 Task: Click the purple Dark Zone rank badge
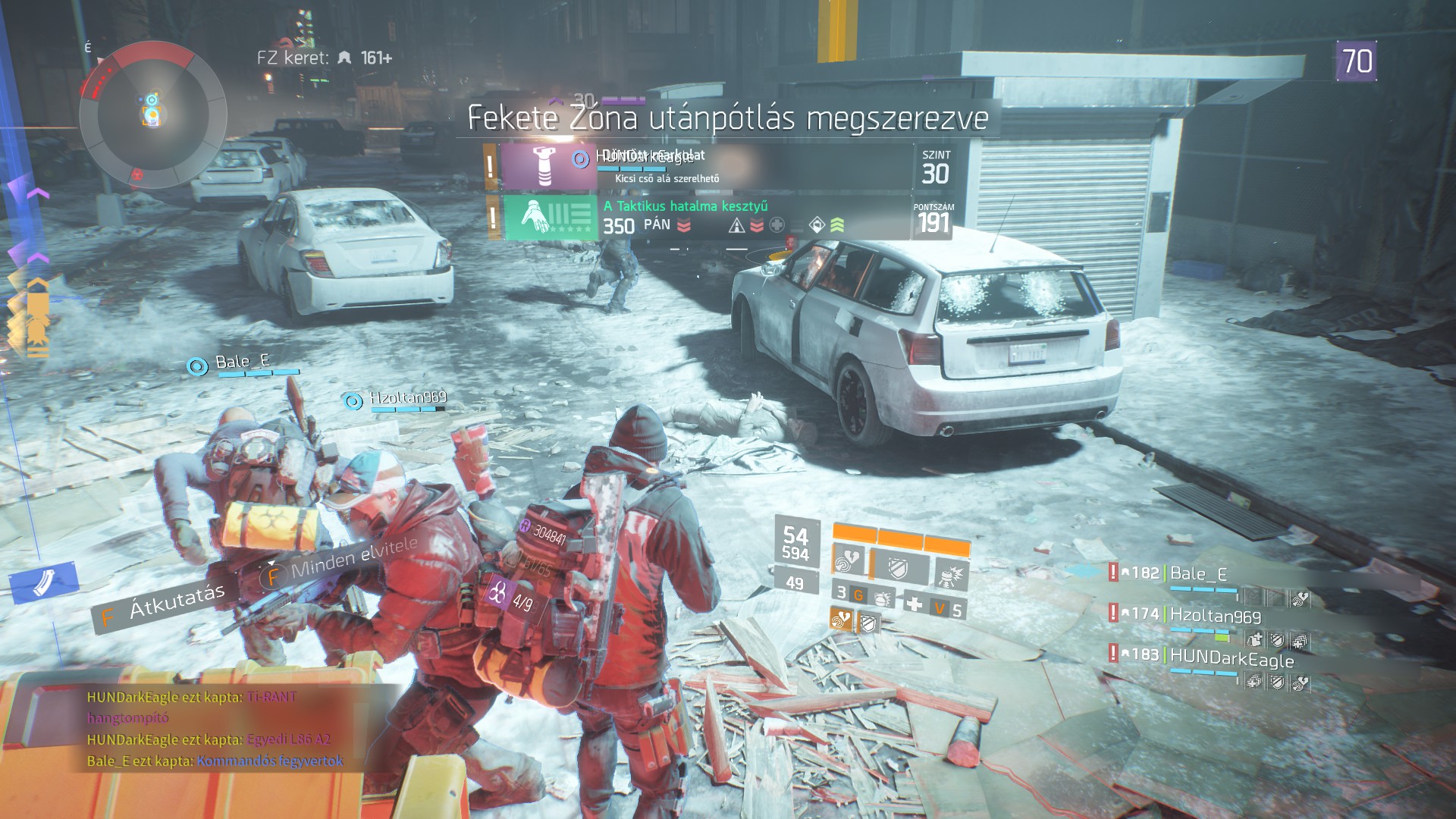pos(1357,61)
